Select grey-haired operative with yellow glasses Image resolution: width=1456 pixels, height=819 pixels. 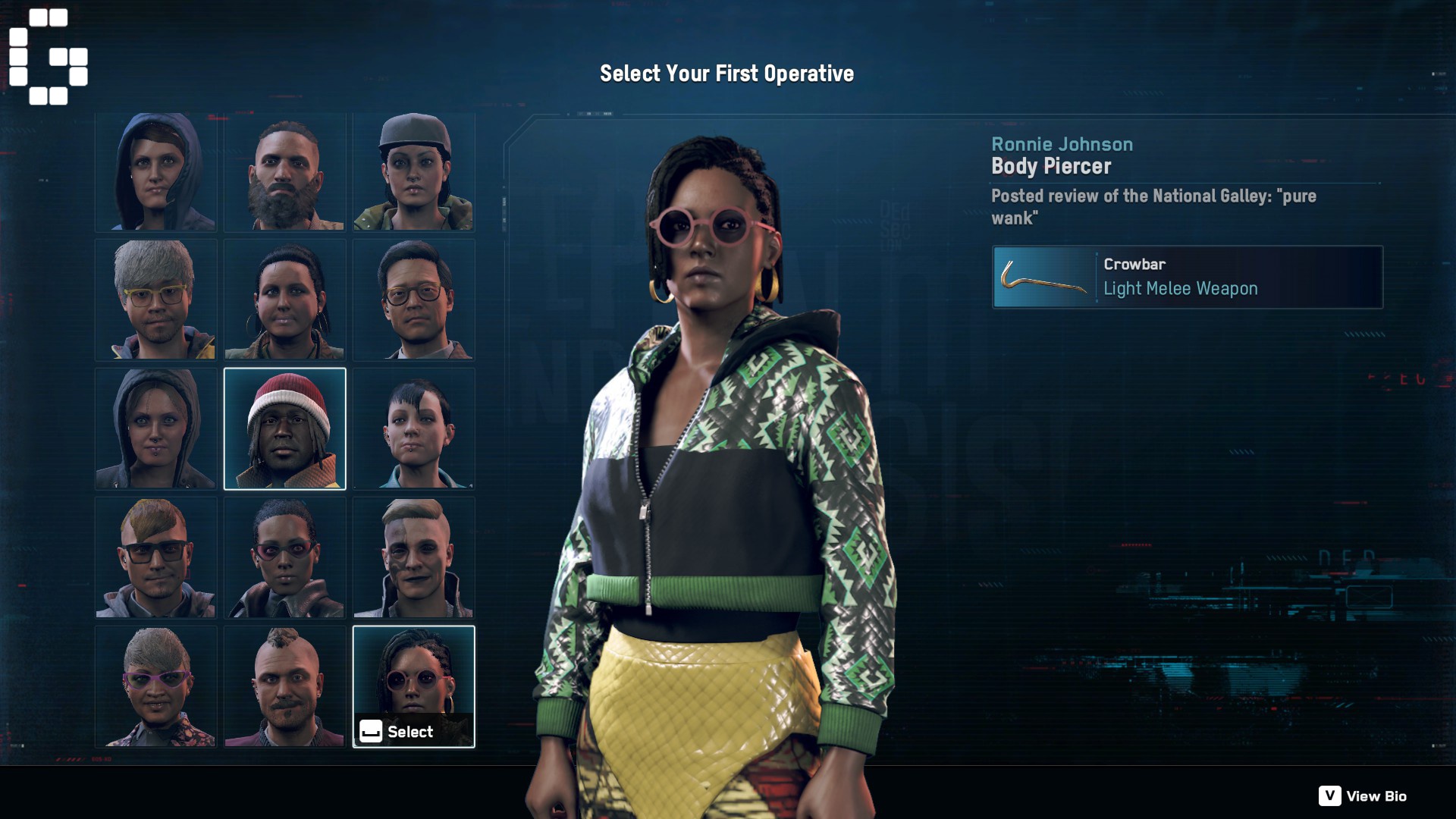[155, 300]
